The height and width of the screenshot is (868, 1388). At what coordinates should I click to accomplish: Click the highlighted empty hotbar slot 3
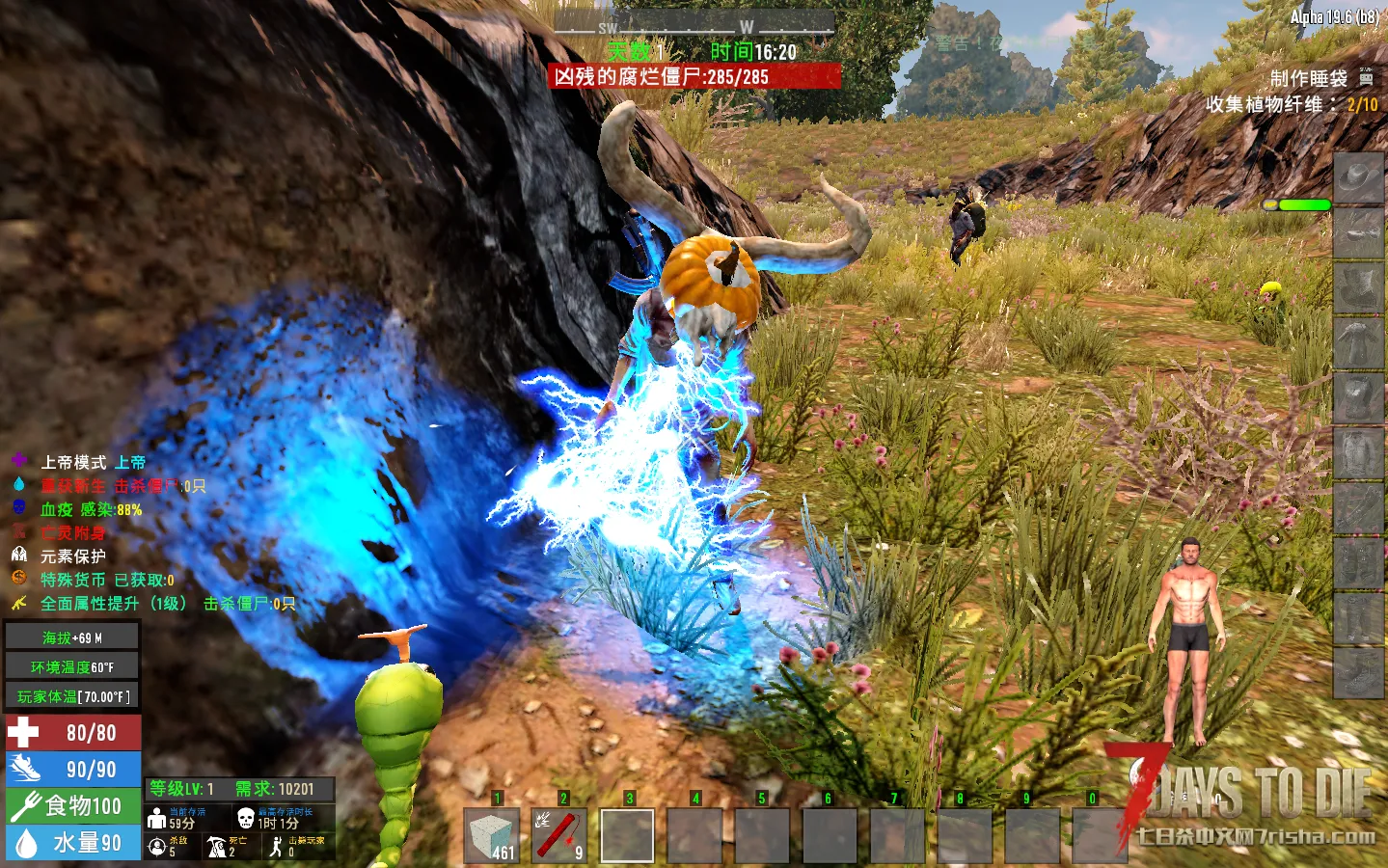(627, 835)
